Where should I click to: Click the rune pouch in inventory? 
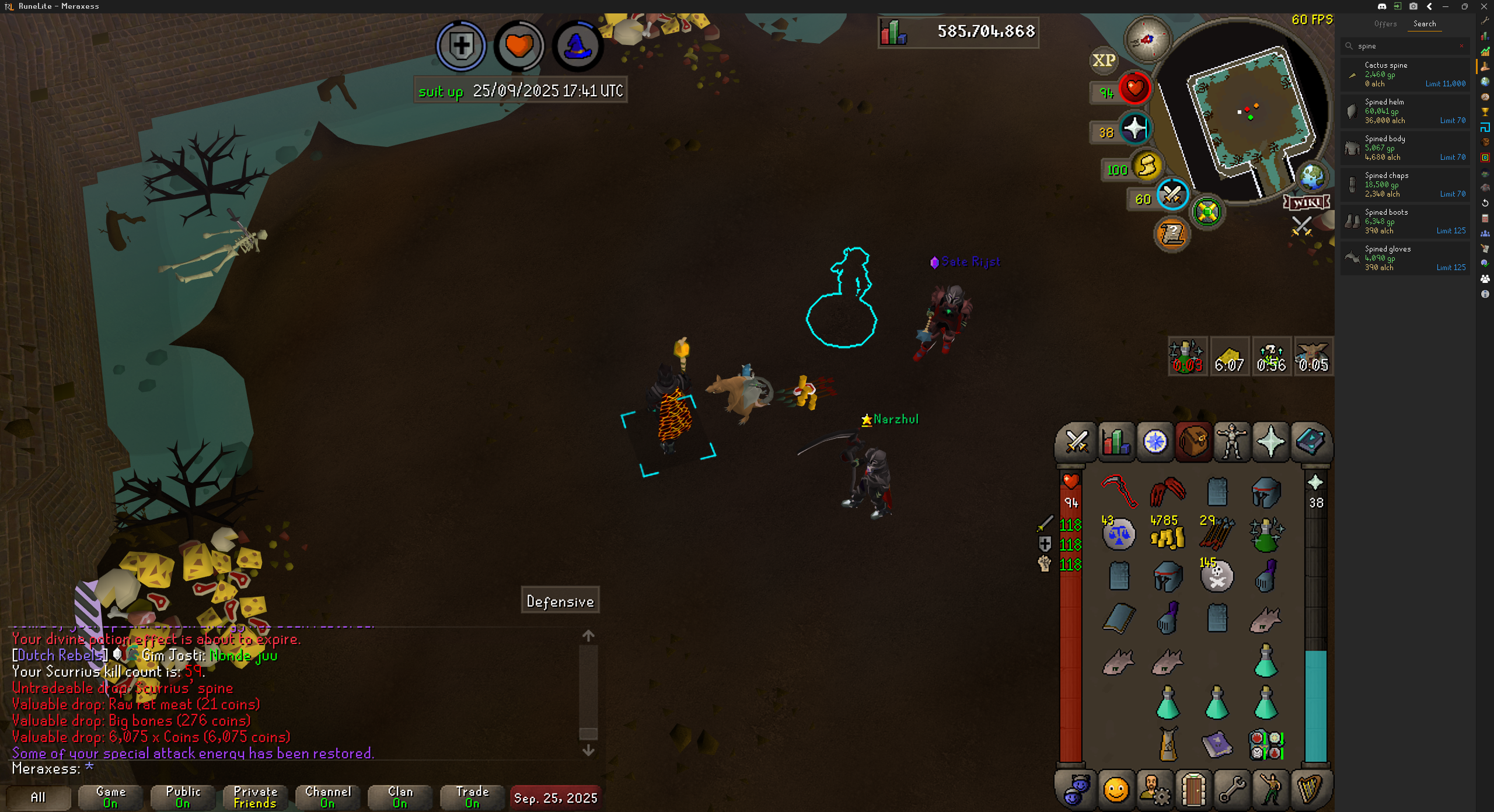[x=1265, y=745]
